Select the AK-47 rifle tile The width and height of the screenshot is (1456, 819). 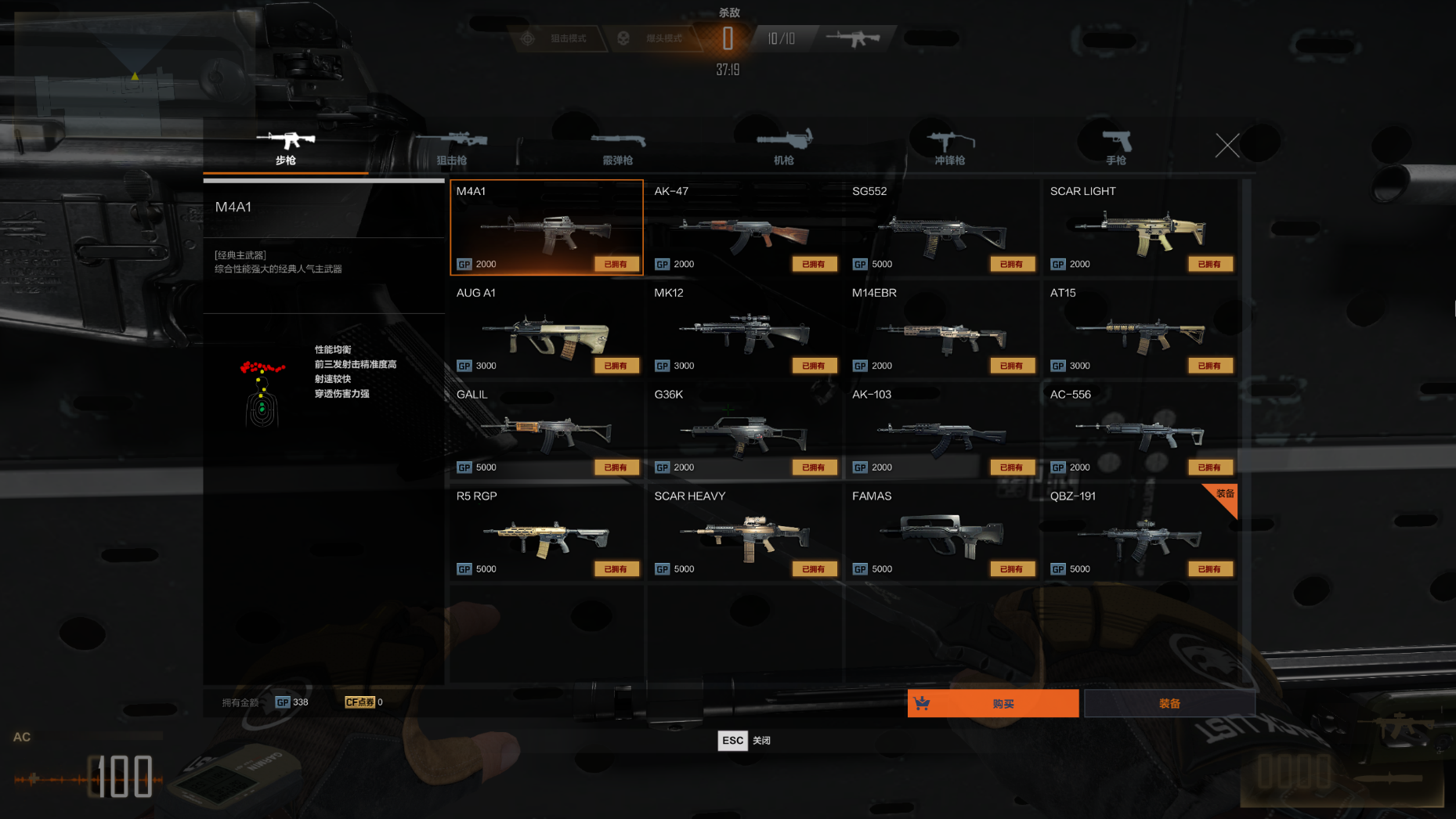click(x=744, y=228)
